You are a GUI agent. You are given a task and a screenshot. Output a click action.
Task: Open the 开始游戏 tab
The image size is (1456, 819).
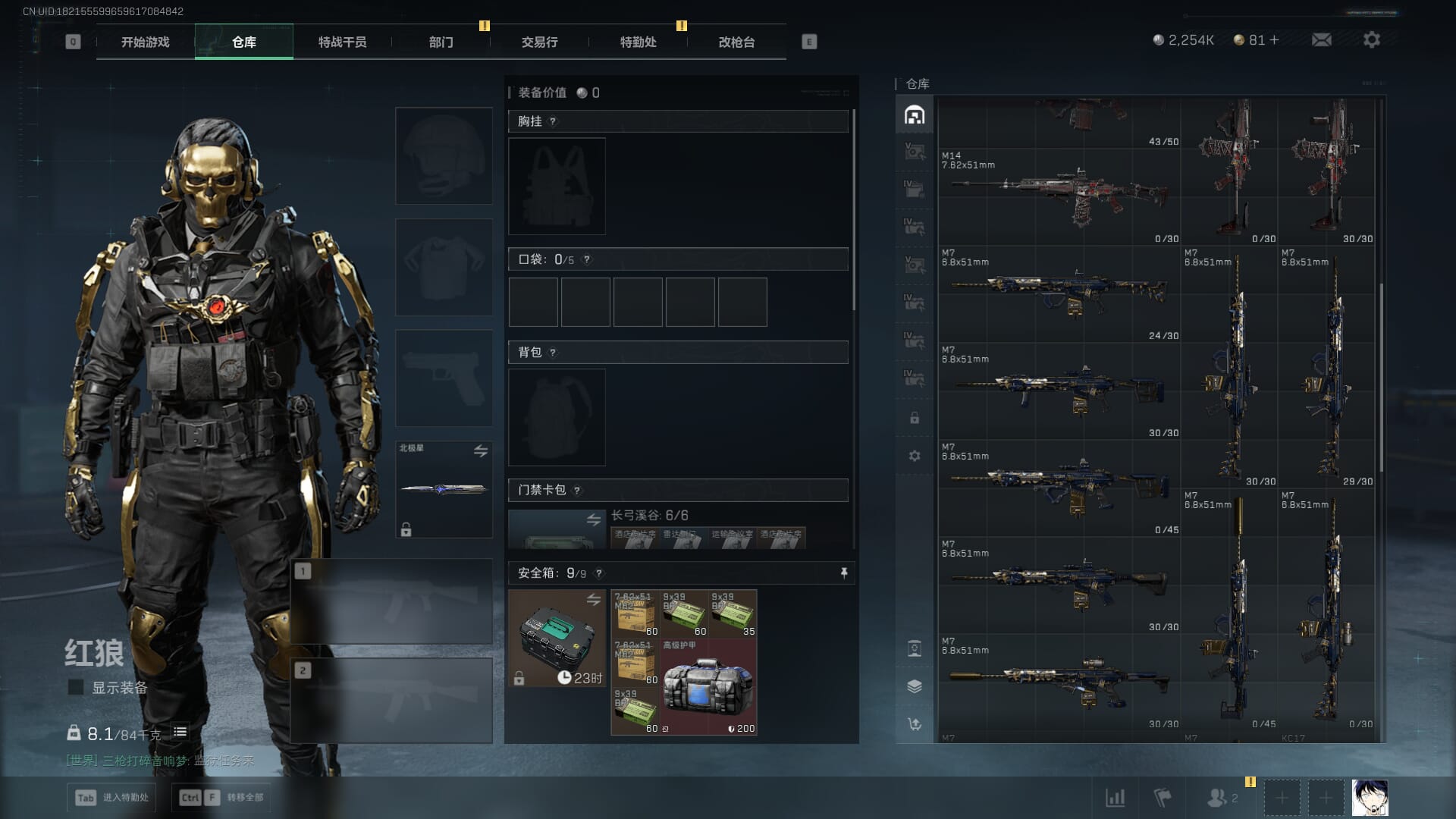(145, 42)
